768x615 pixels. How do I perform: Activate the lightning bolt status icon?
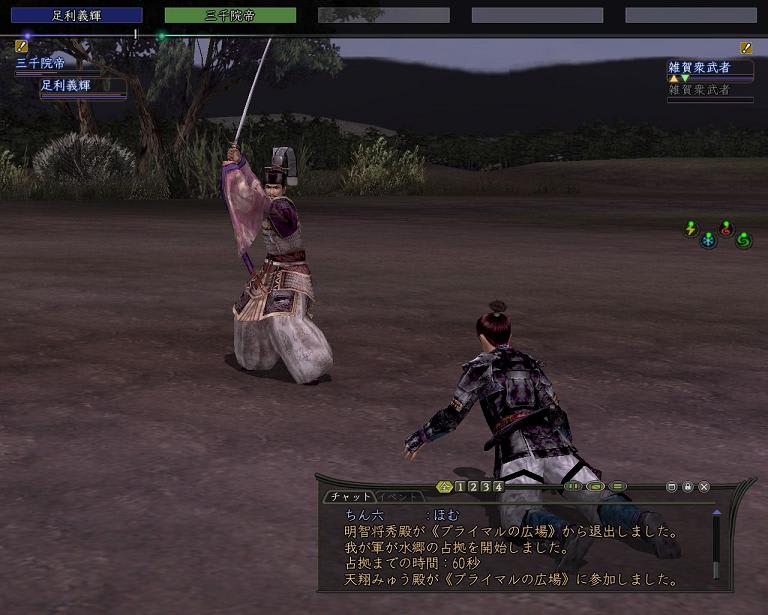[x=690, y=229]
